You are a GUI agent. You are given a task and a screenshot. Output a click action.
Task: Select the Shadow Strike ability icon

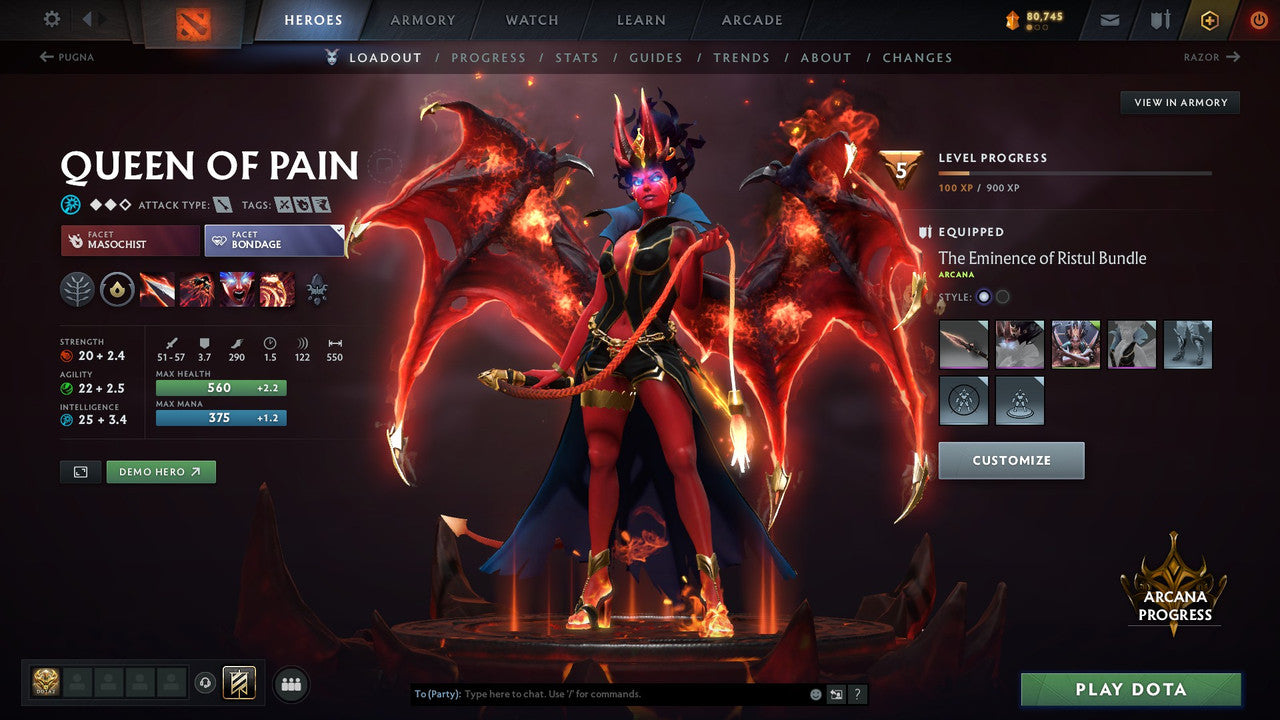pyautogui.click(x=158, y=290)
